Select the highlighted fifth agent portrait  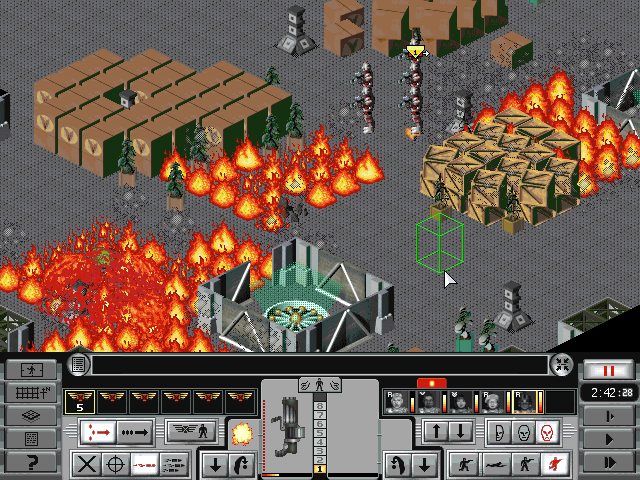[x=525, y=402]
